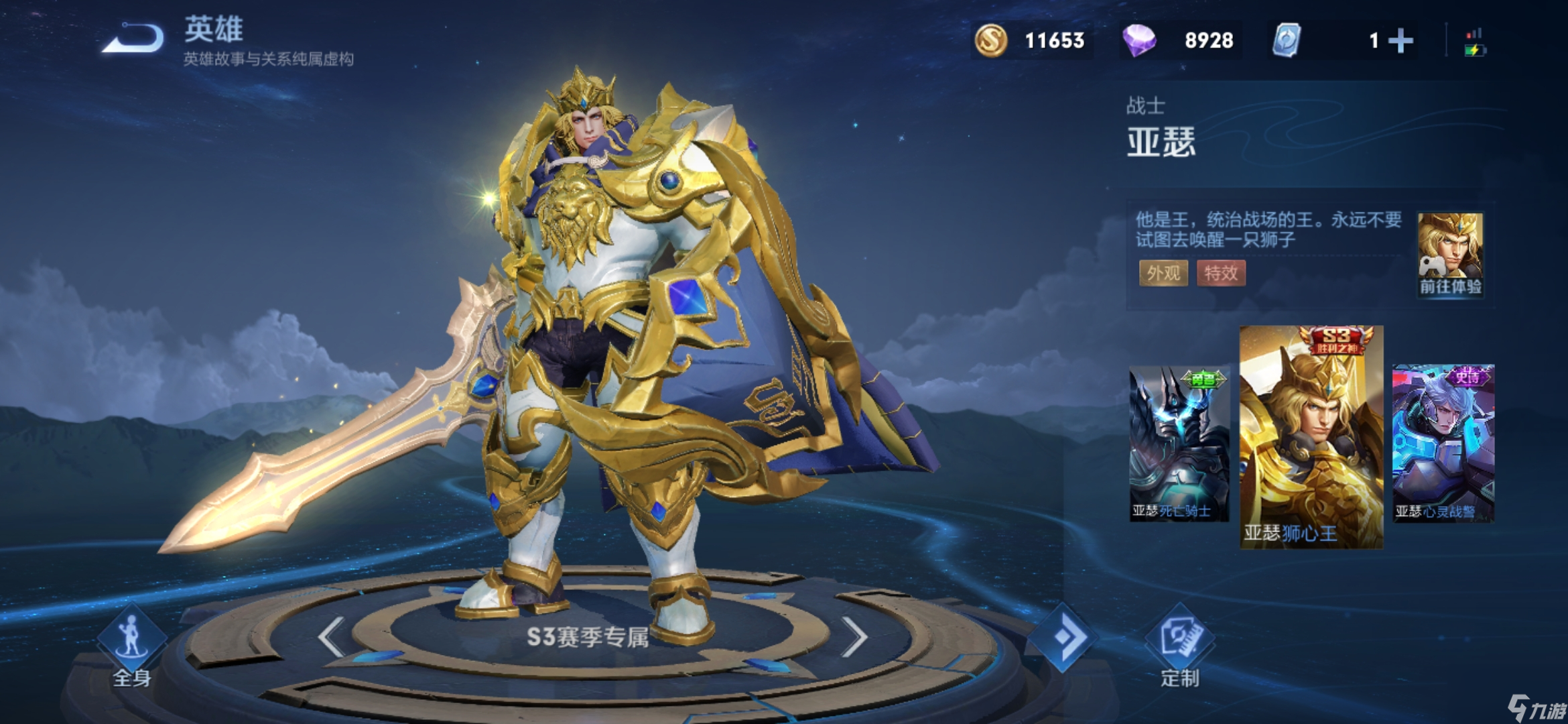Choose the 亚瑟 心灵战警 skin card

[1443, 444]
